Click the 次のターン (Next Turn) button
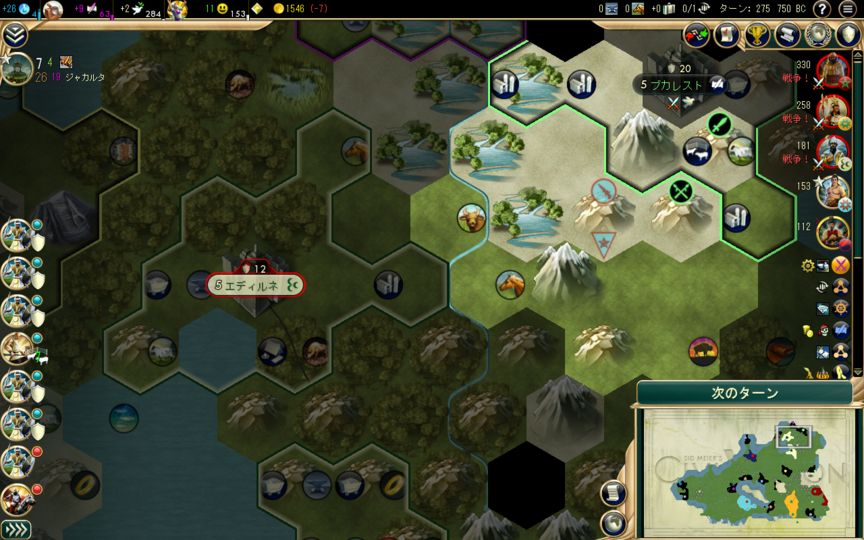Viewport: 864px width, 540px height. [x=745, y=393]
